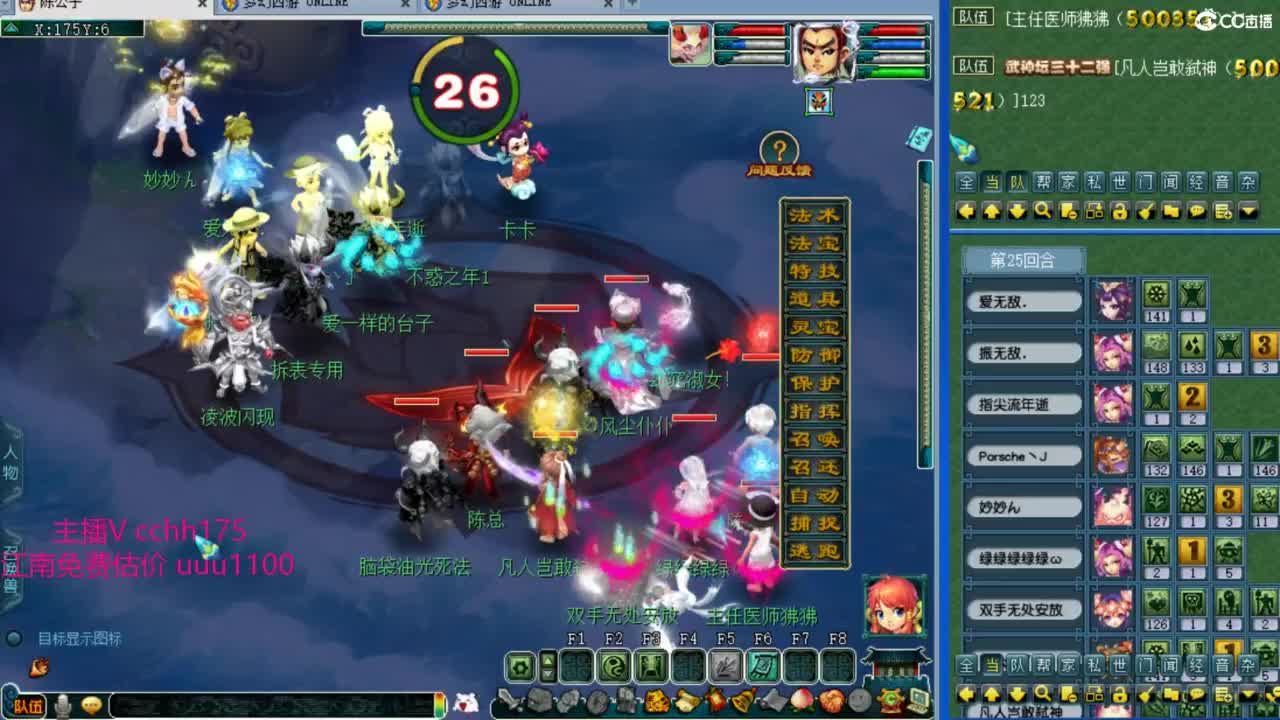The image size is (1280, 720).
Task: Select the F6 banner skill shortcut icon
Action: (763, 666)
